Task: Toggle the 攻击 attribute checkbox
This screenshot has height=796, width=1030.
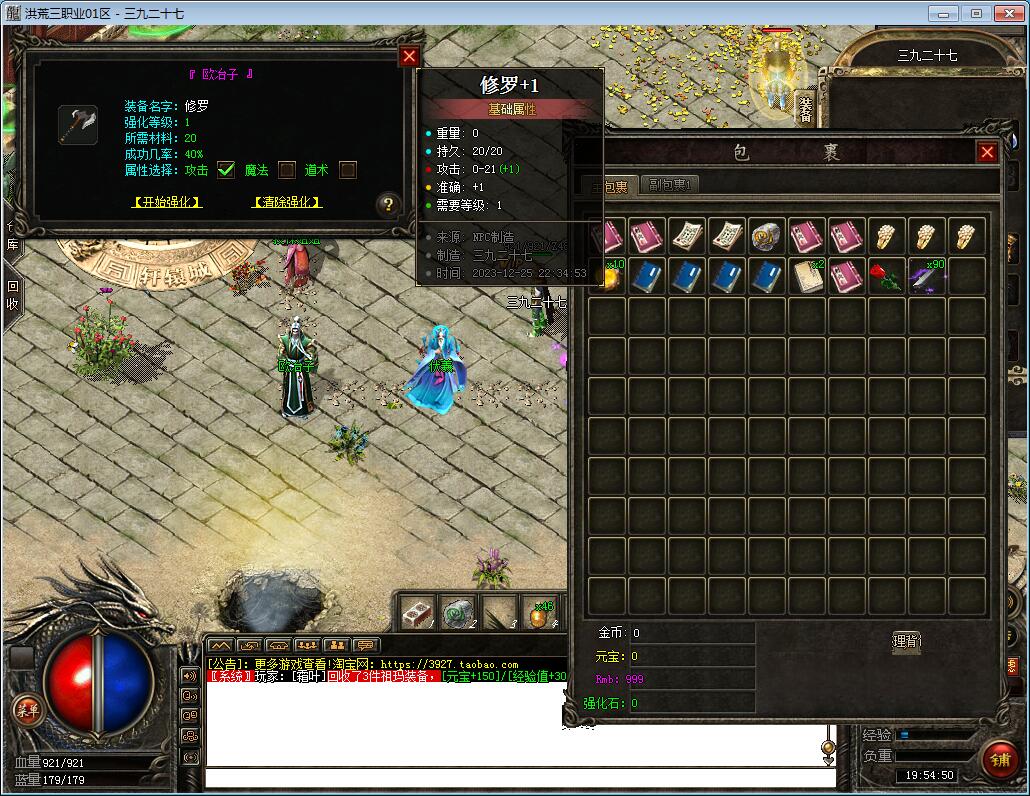Action: pos(226,170)
